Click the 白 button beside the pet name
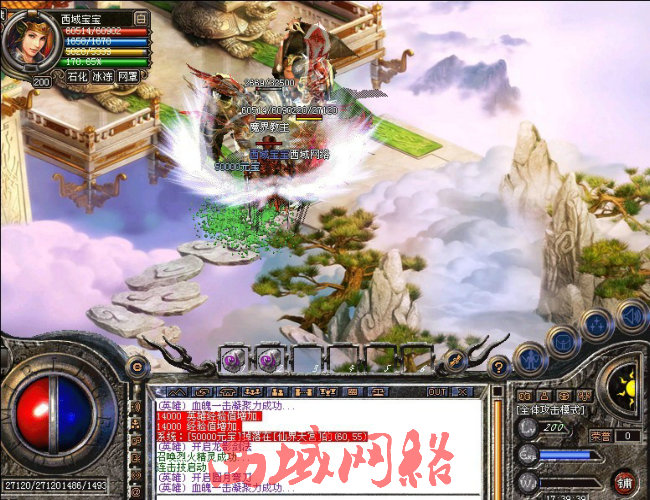 tap(140, 18)
